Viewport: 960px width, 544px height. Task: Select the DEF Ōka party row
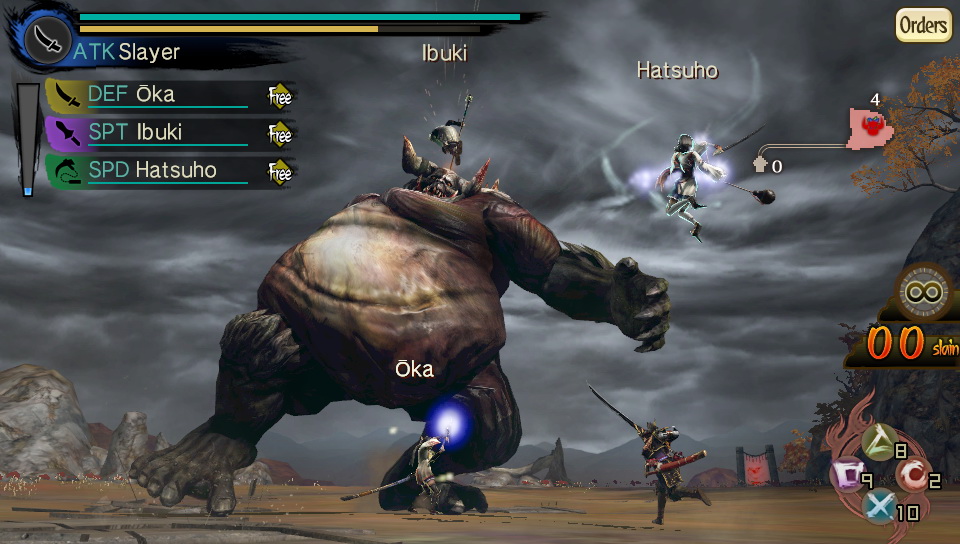(160, 95)
